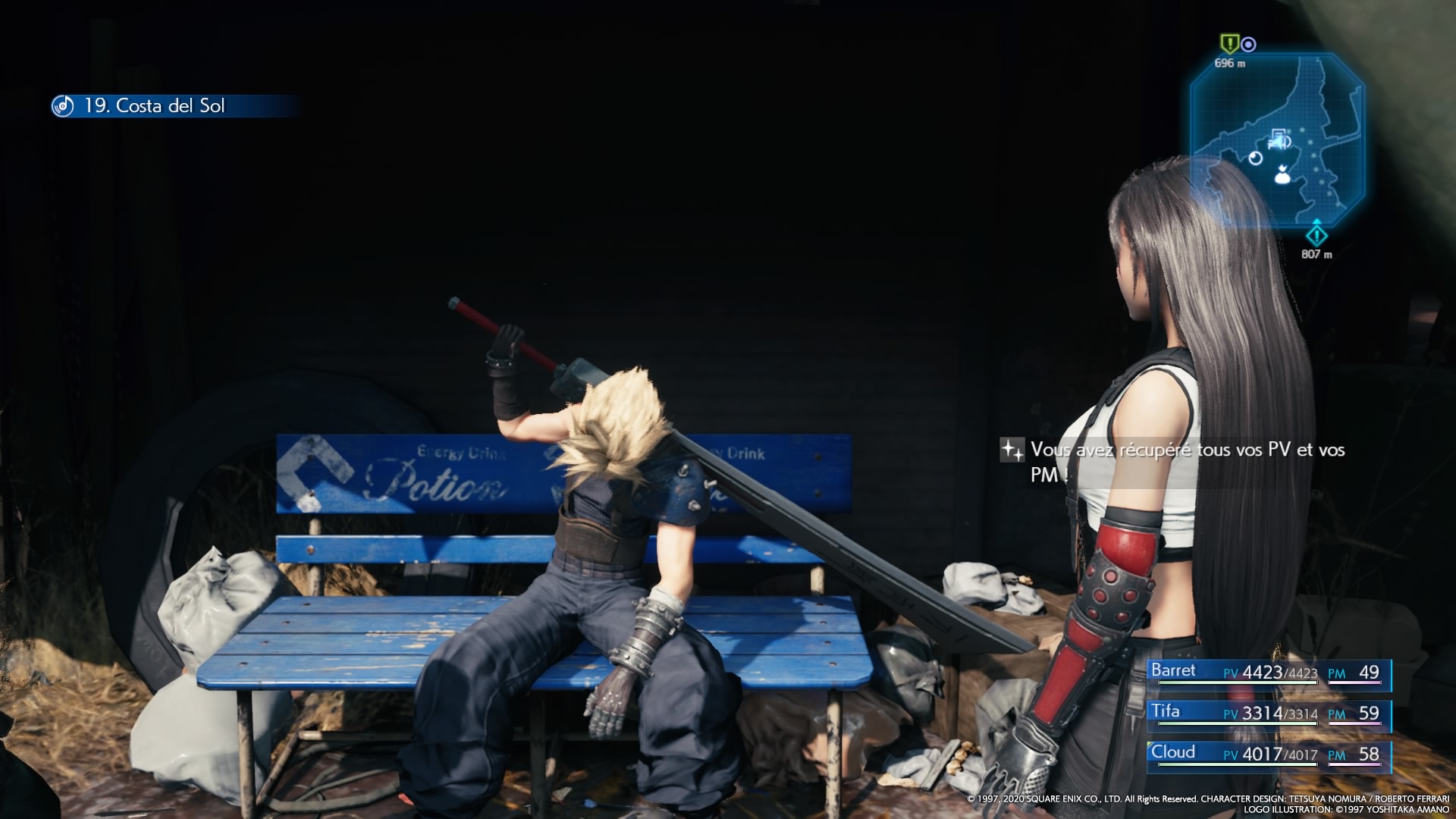Click the white player marker on the minimap
The height and width of the screenshot is (819, 1456).
pos(1282,176)
